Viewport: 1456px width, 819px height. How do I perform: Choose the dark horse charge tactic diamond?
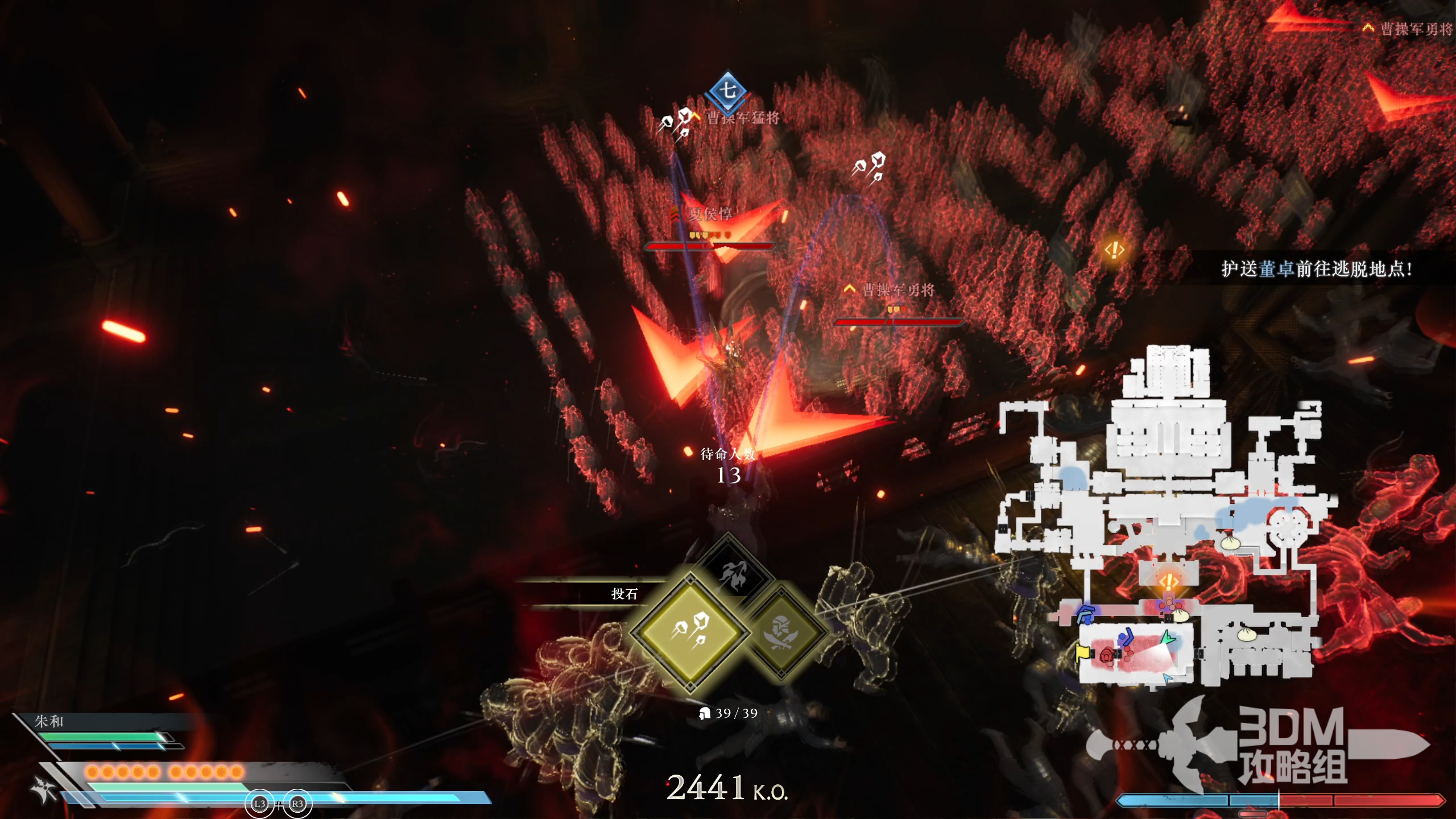click(732, 573)
